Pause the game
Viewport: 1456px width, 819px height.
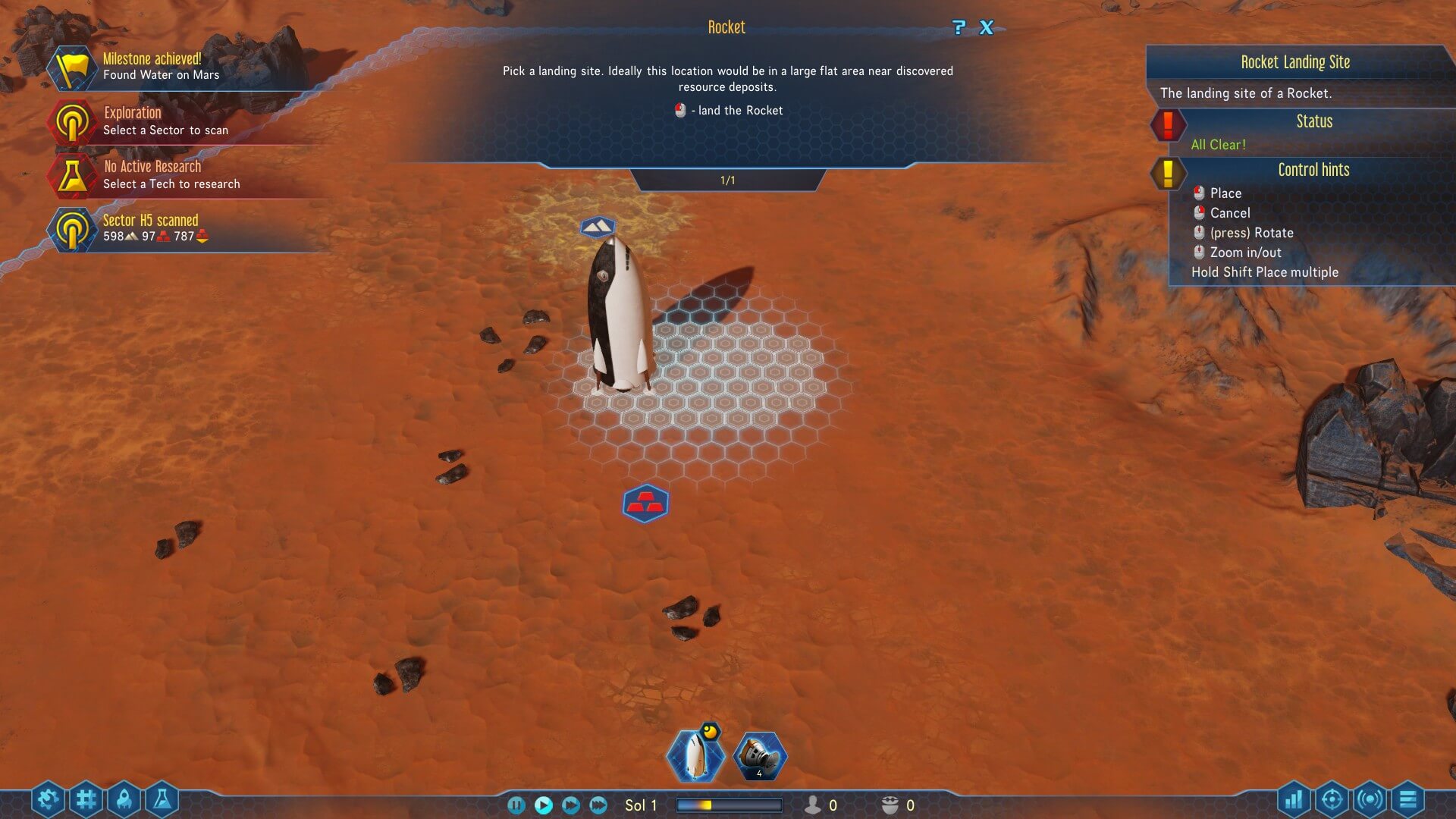tap(516, 805)
